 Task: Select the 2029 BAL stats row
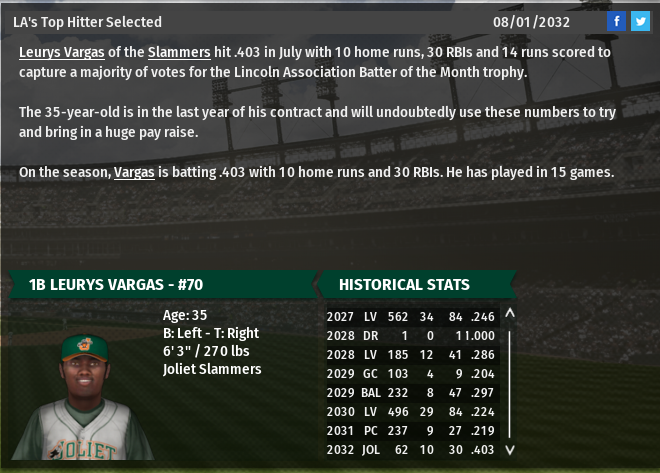(x=411, y=393)
